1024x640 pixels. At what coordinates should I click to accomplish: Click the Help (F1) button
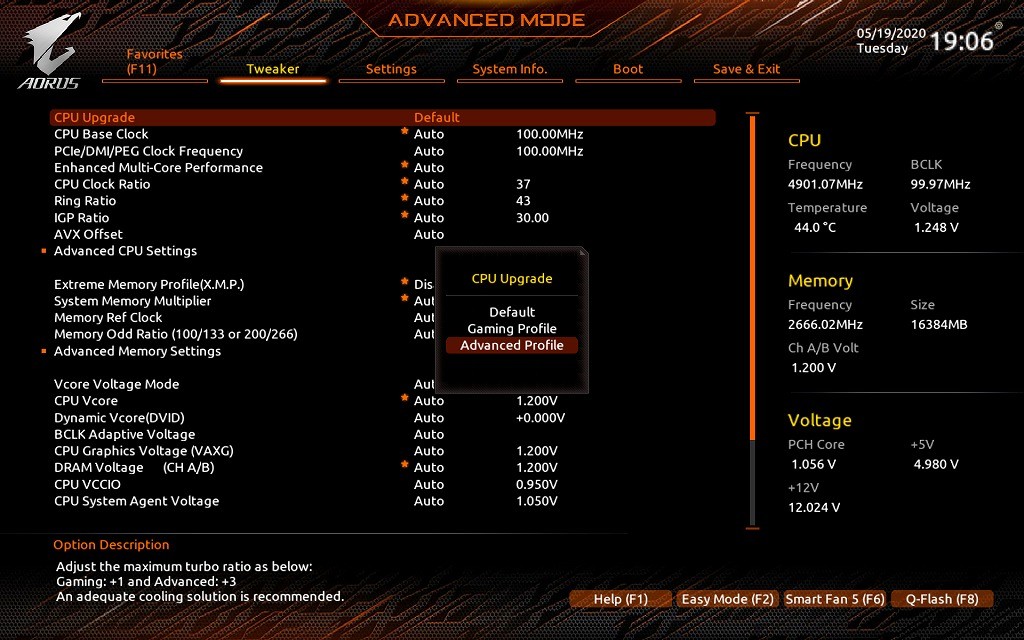click(x=620, y=599)
